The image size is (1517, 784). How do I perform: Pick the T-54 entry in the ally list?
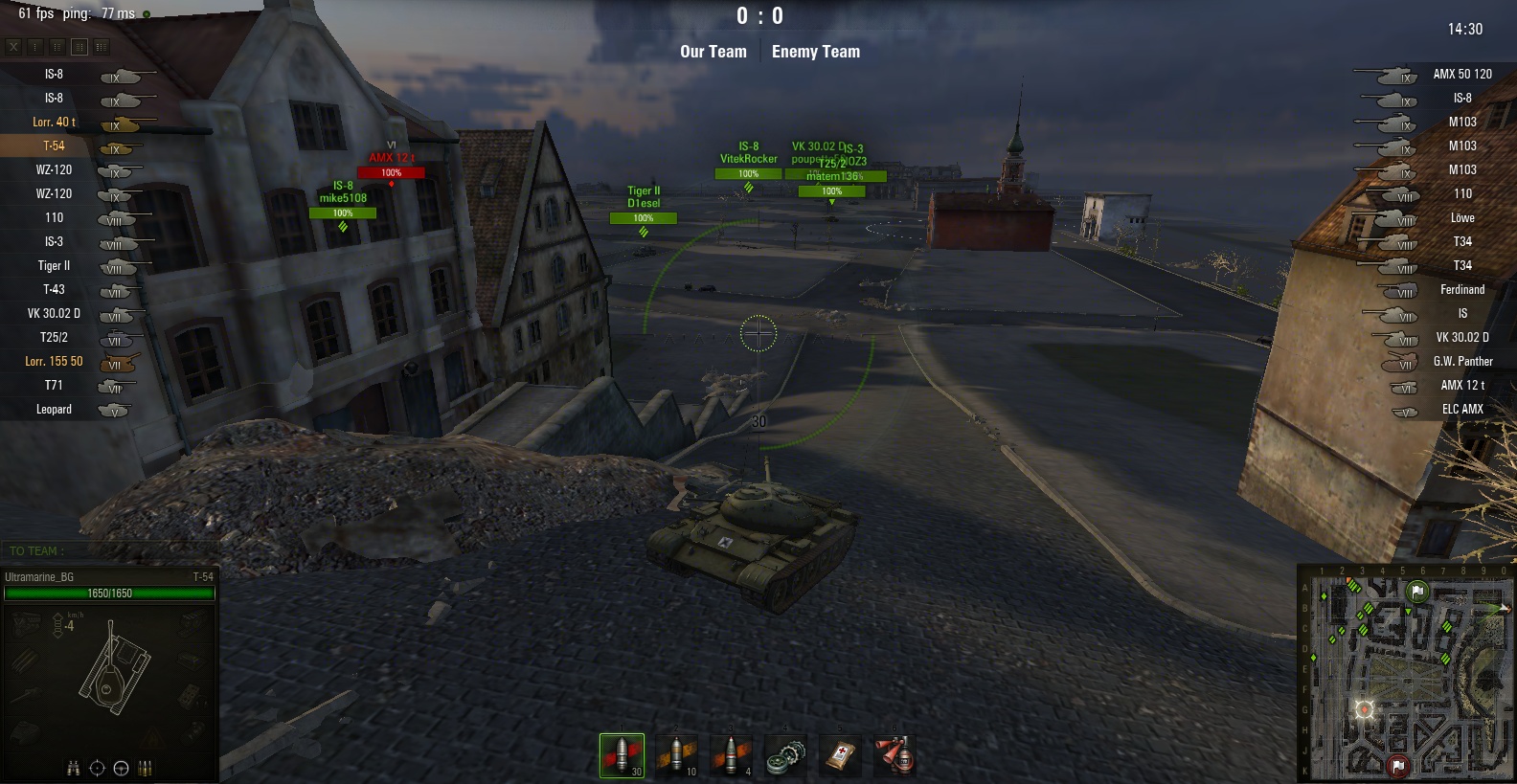point(55,146)
